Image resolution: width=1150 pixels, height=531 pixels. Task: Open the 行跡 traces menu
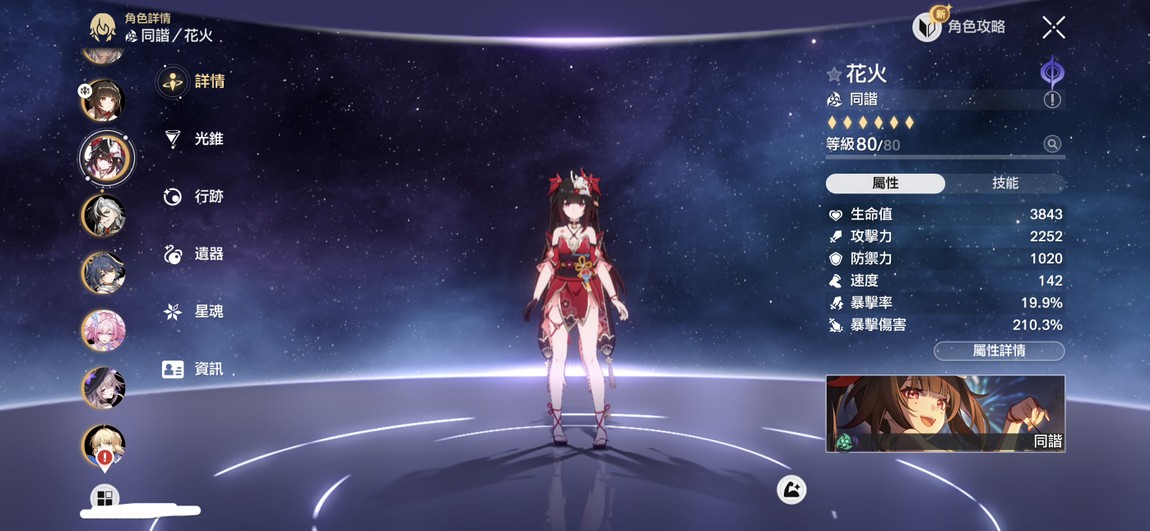pos(195,197)
